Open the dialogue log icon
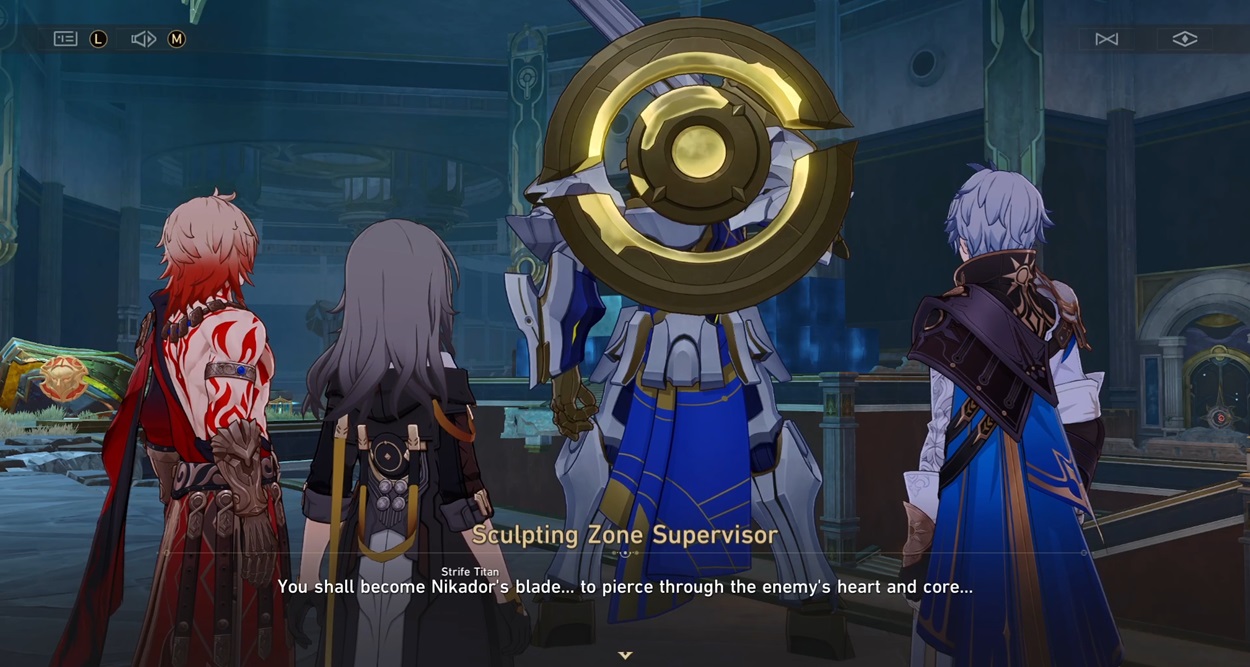 click(x=66, y=39)
